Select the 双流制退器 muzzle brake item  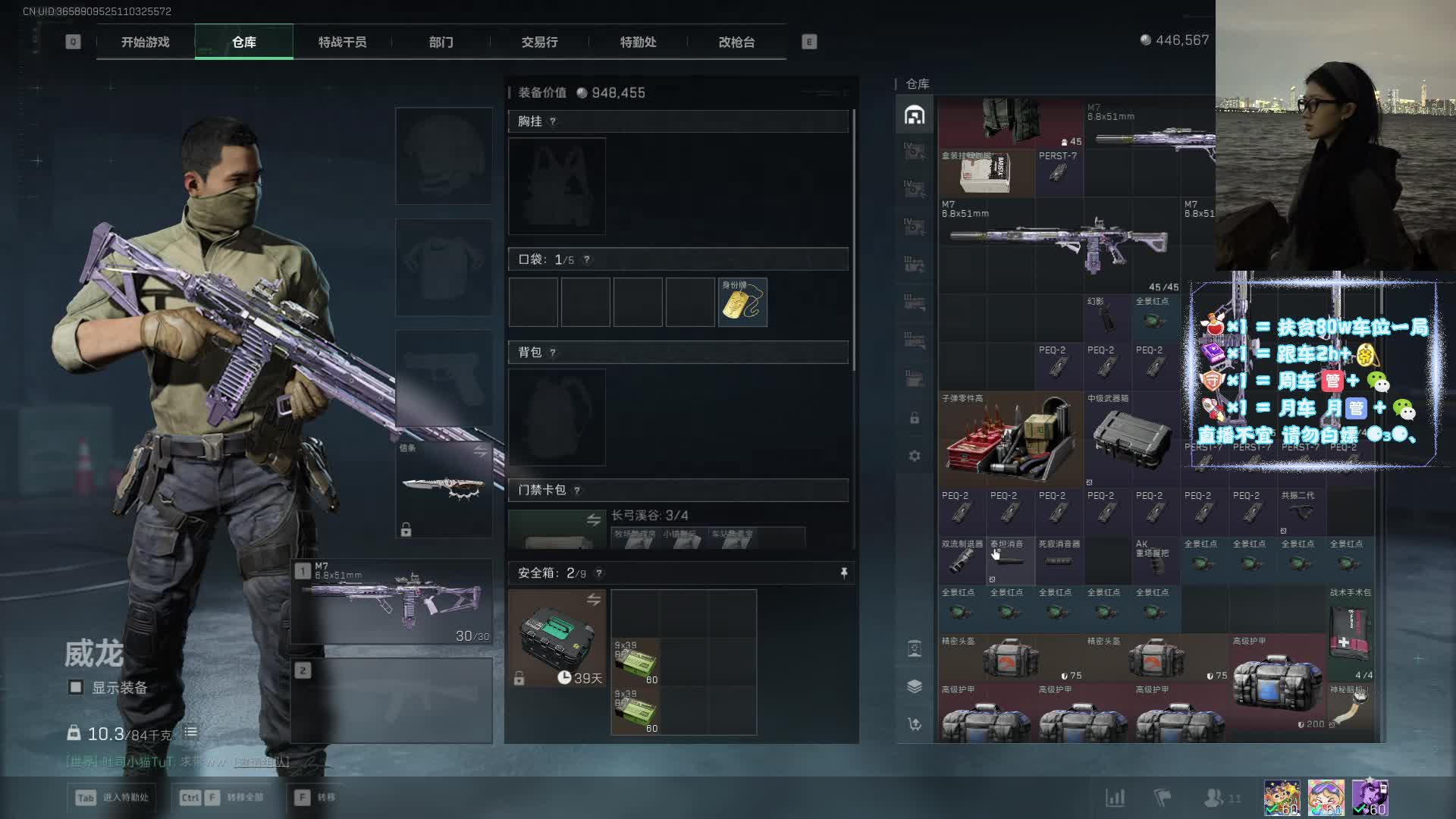click(962, 560)
